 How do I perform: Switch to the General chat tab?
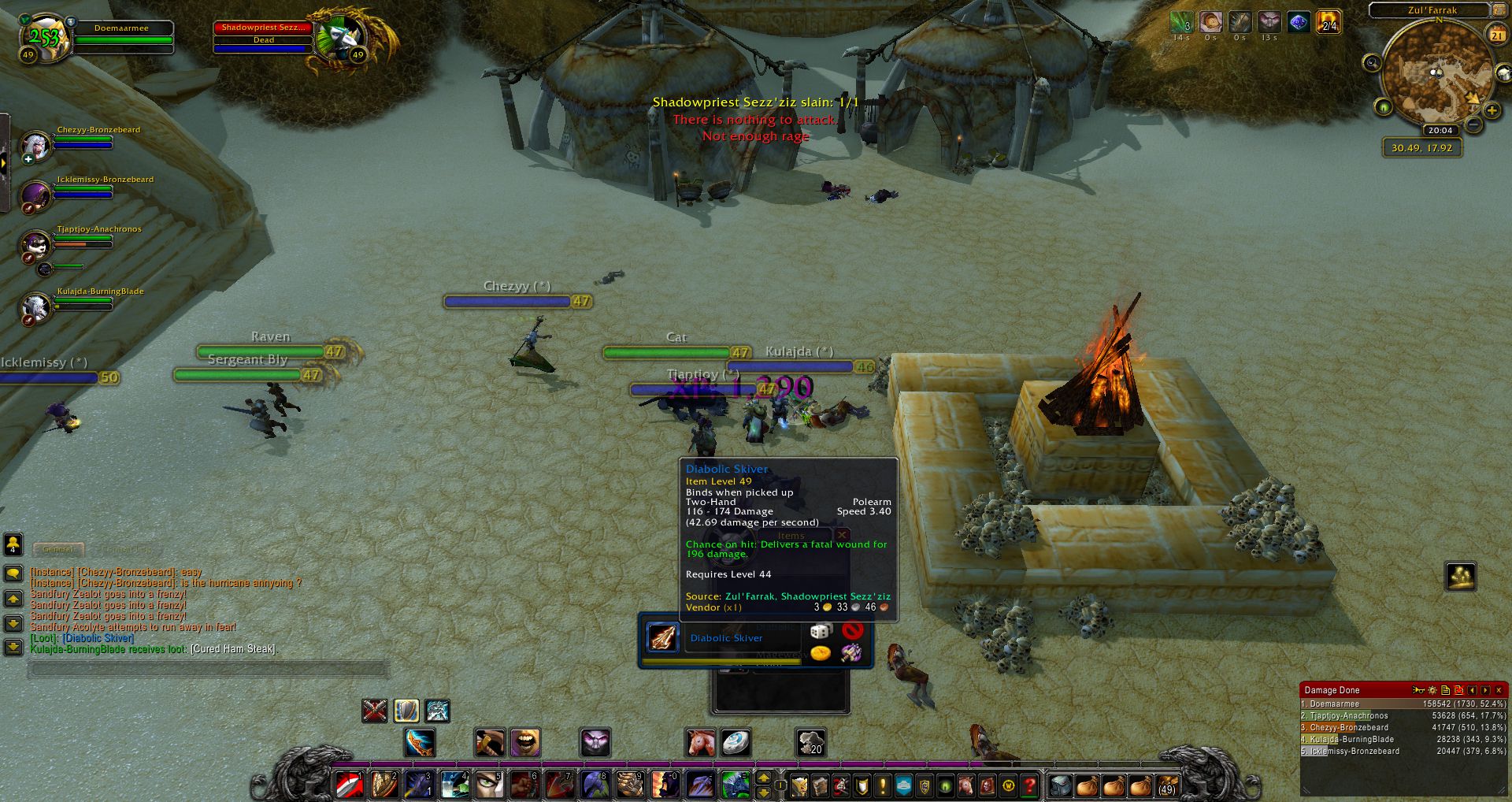(x=58, y=549)
